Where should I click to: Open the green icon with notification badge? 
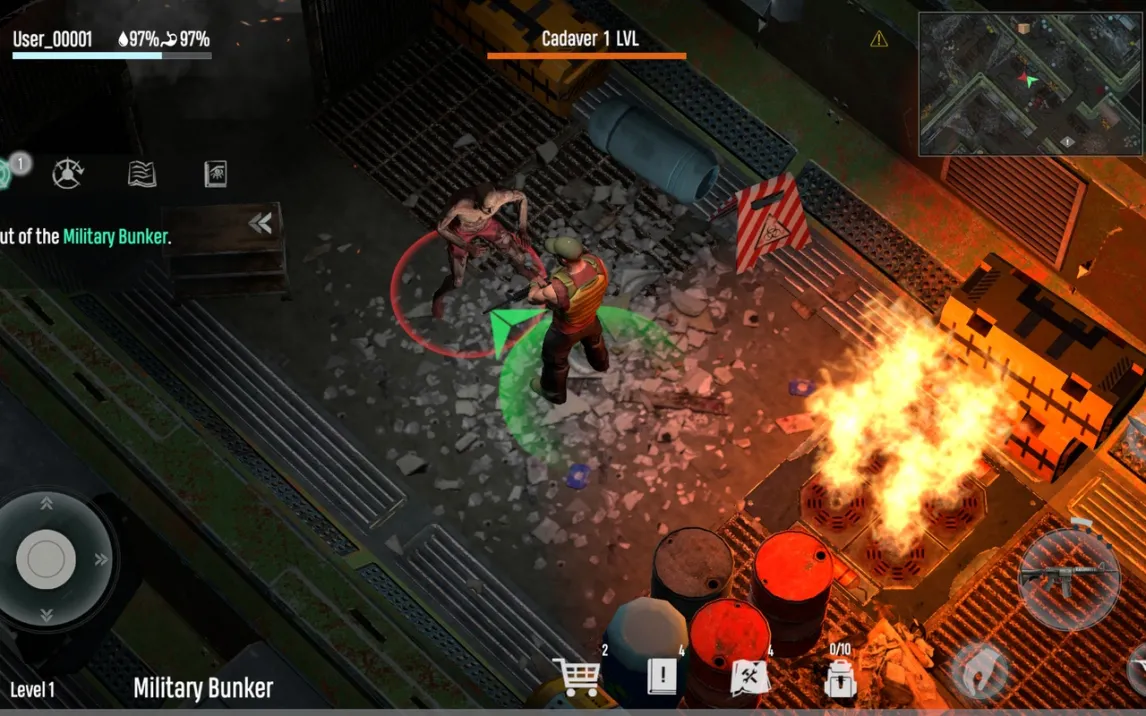click(x=6, y=170)
